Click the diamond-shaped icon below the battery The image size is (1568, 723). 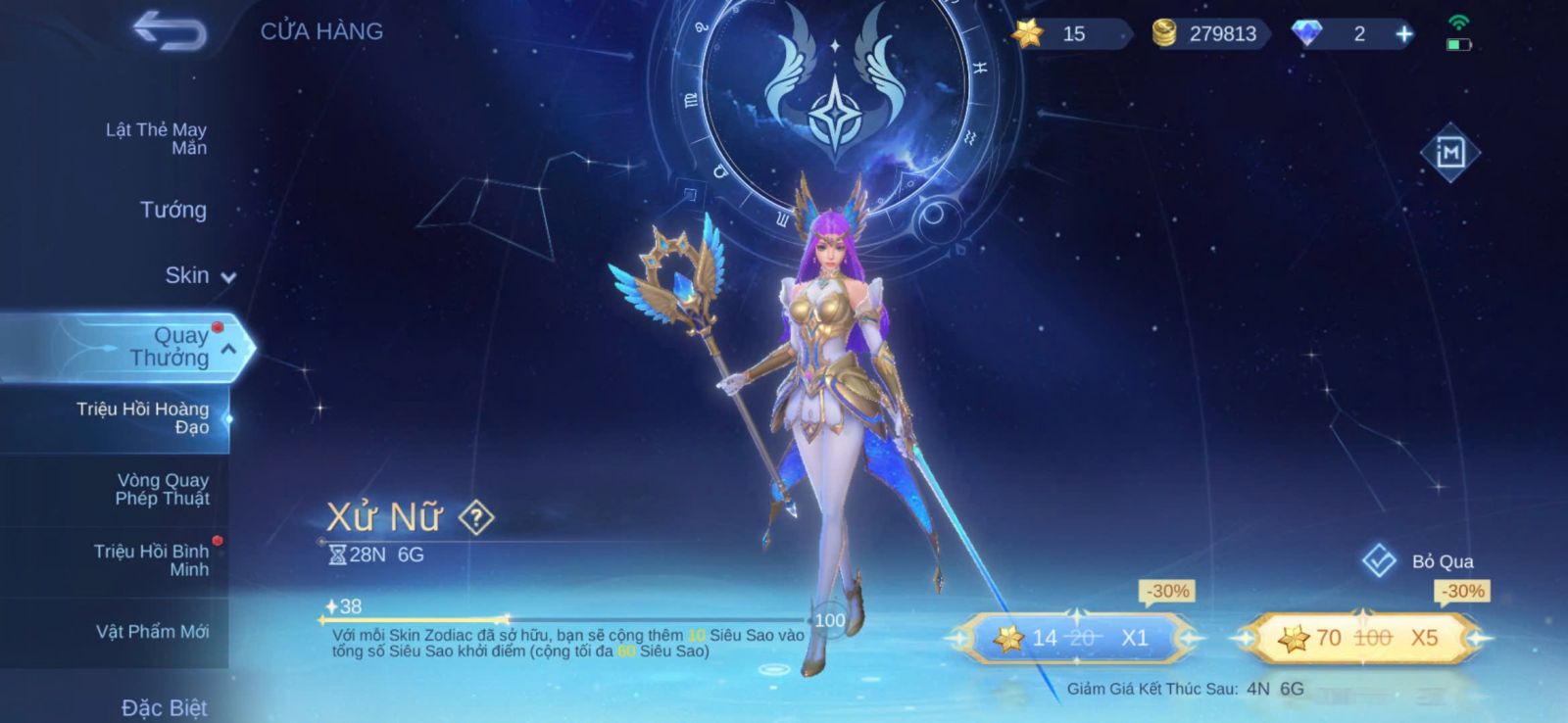[x=1449, y=153]
